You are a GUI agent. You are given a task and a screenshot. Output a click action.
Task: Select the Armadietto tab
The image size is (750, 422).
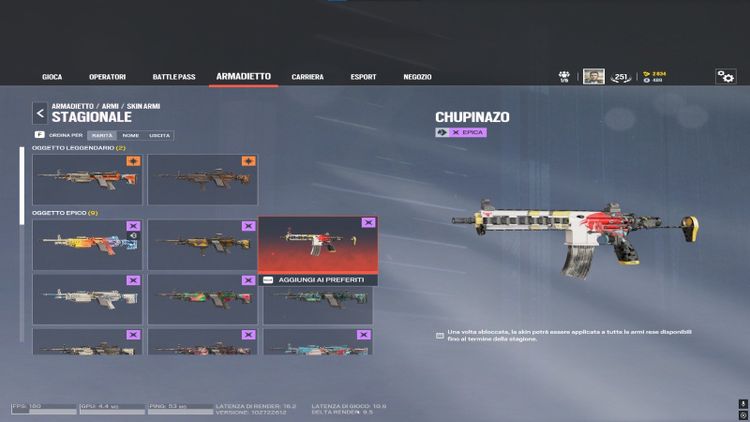click(243, 76)
